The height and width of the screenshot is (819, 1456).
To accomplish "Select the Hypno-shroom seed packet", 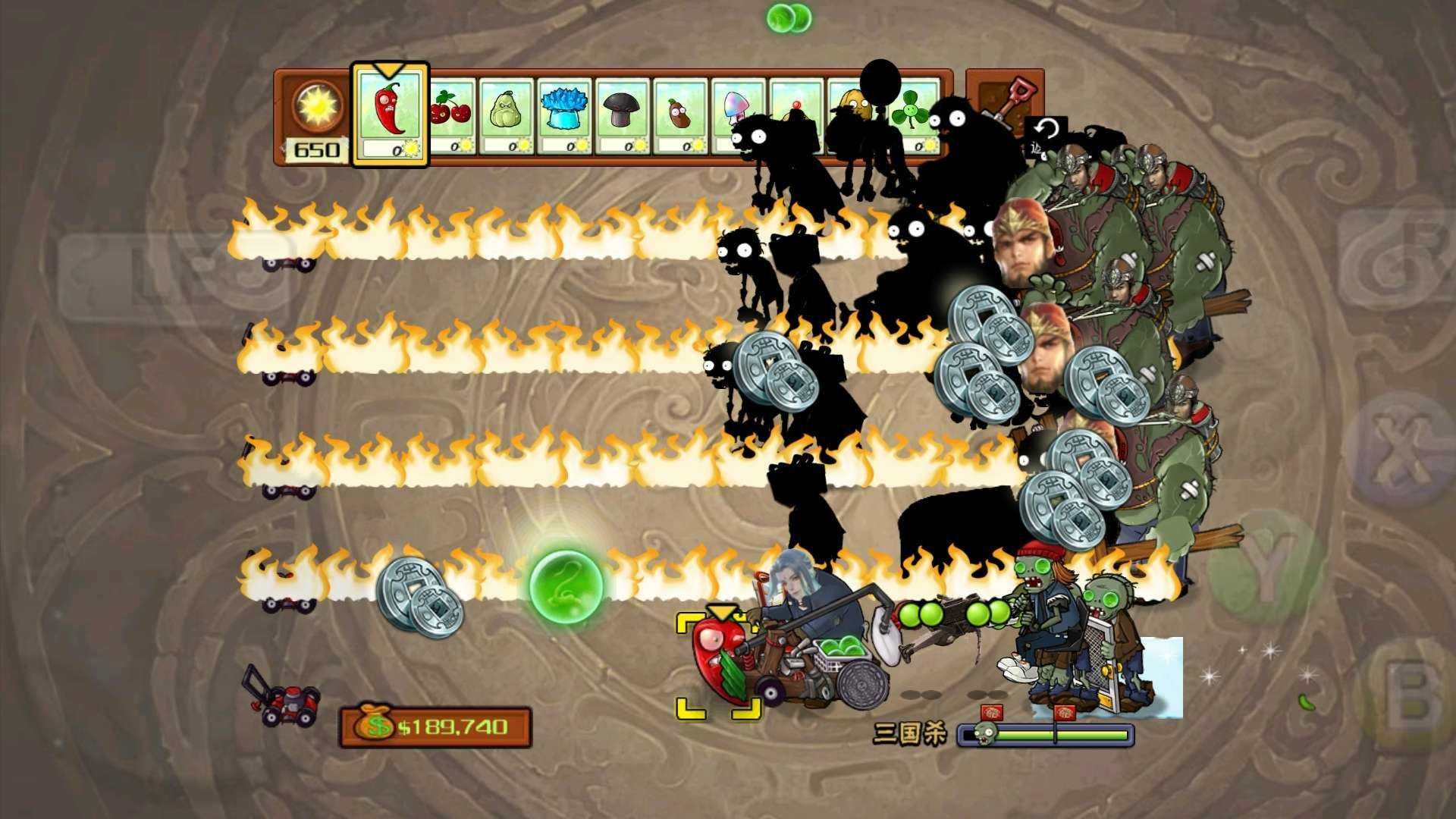I will click(739, 114).
